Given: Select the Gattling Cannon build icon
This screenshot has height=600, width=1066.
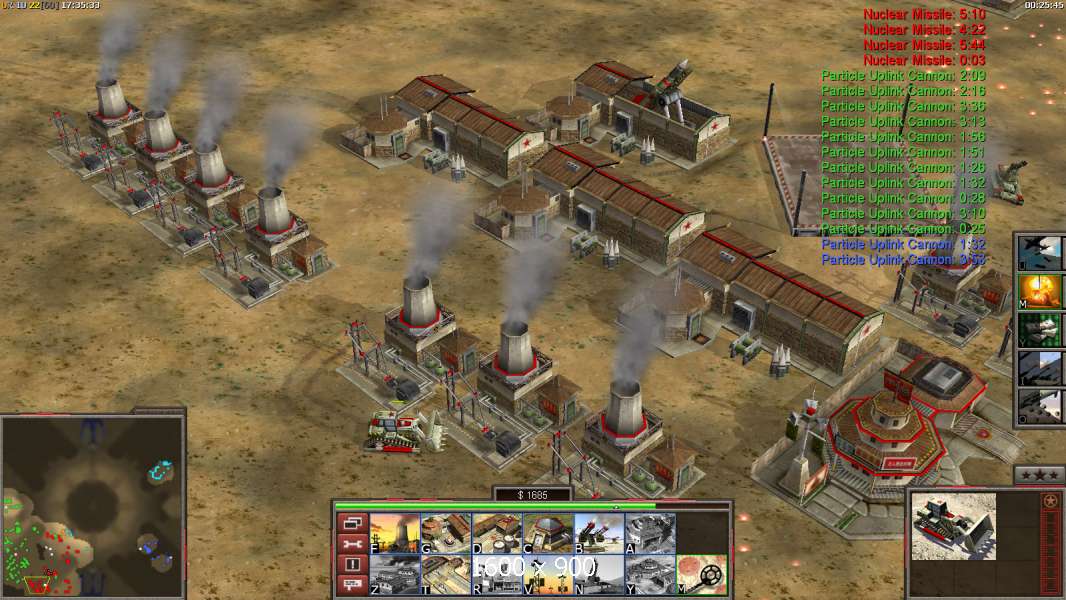Looking at the screenshot, I should click(x=598, y=533).
